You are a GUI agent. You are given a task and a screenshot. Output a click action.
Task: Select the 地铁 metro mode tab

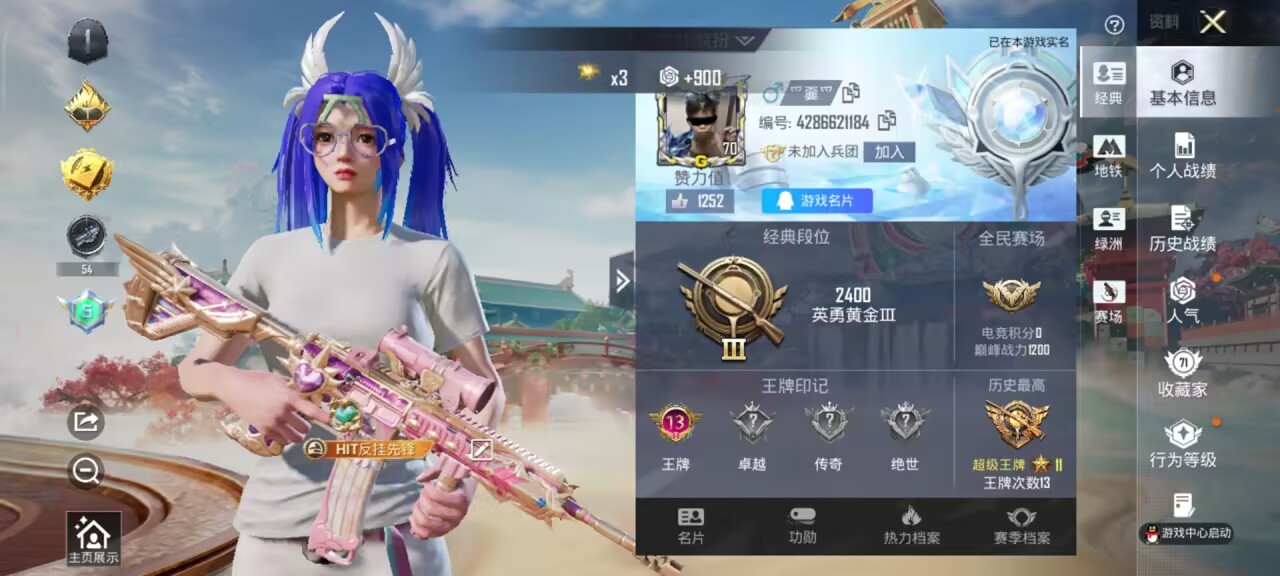point(1109,157)
